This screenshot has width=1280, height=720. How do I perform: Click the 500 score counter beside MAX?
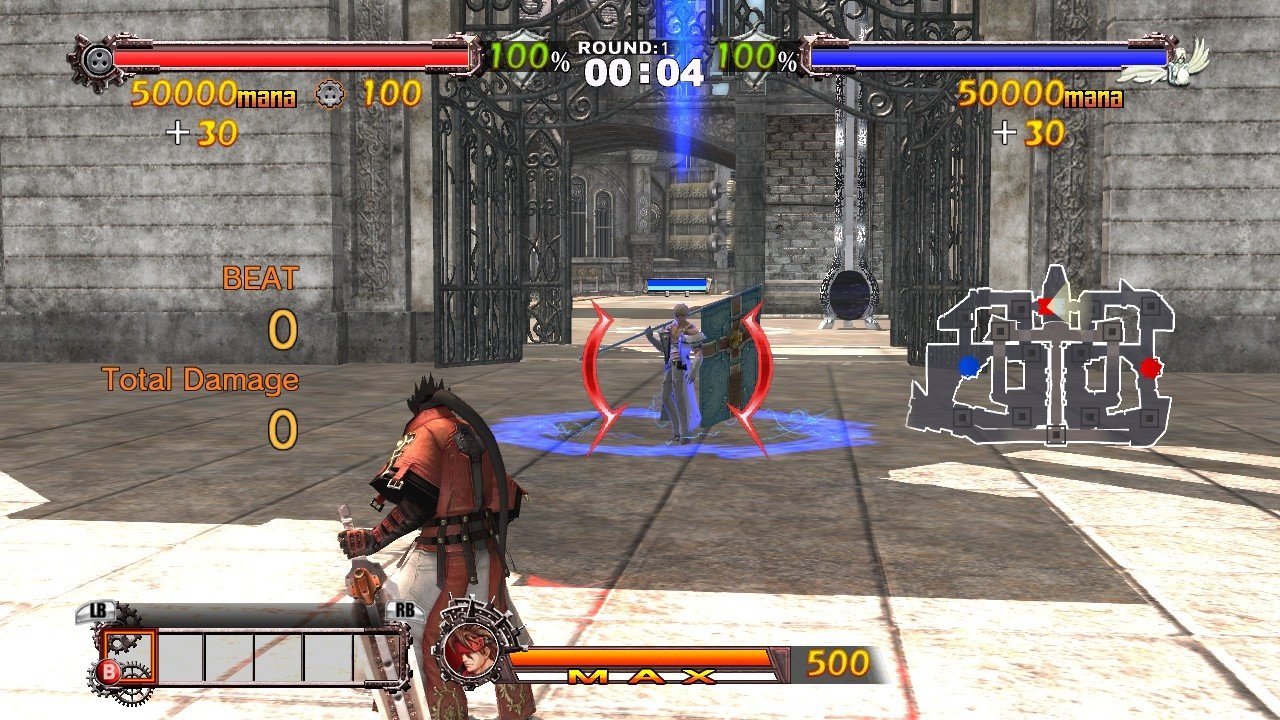tap(838, 663)
